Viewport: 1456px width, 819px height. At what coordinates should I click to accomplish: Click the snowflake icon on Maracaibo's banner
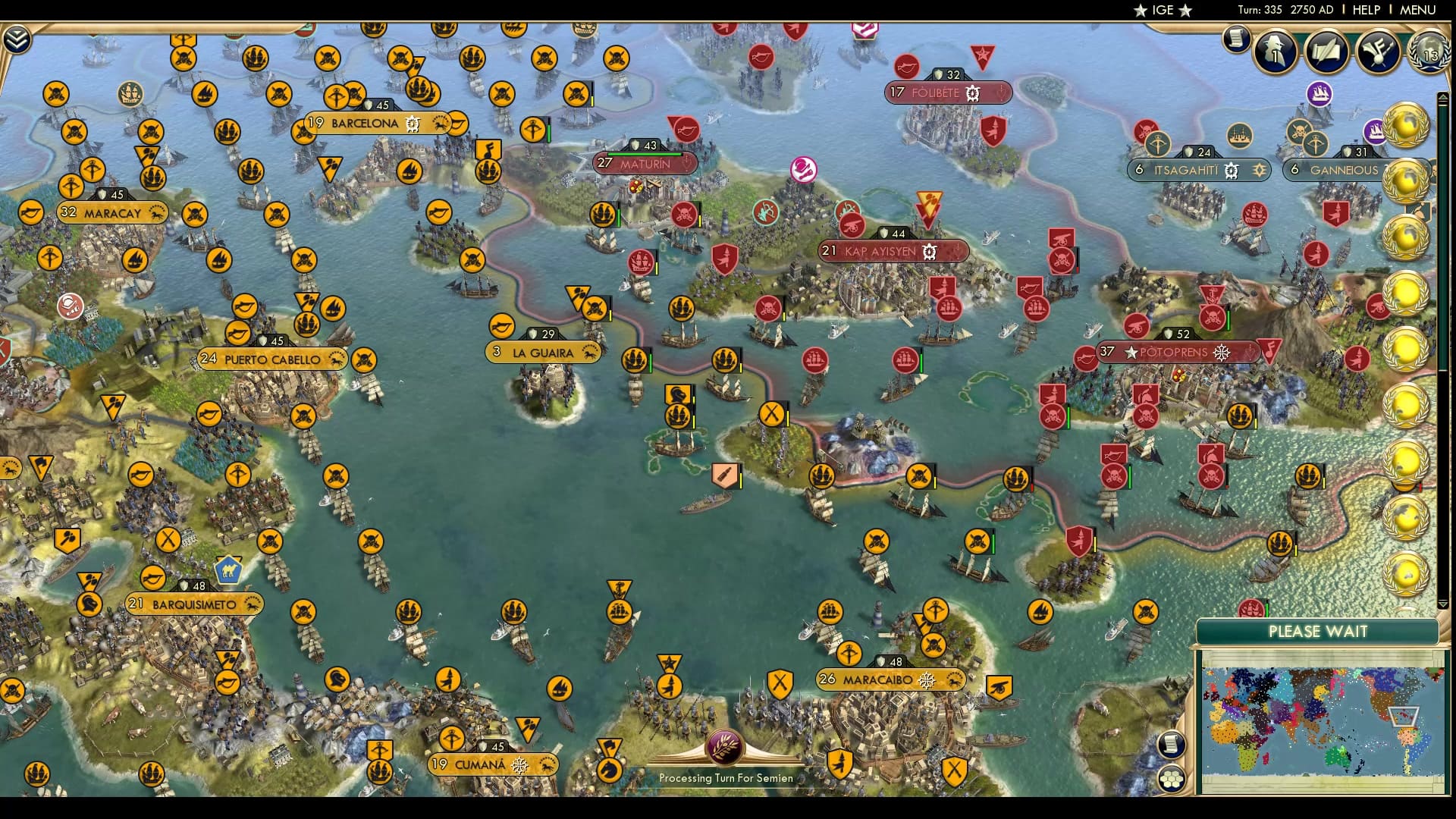[x=926, y=680]
